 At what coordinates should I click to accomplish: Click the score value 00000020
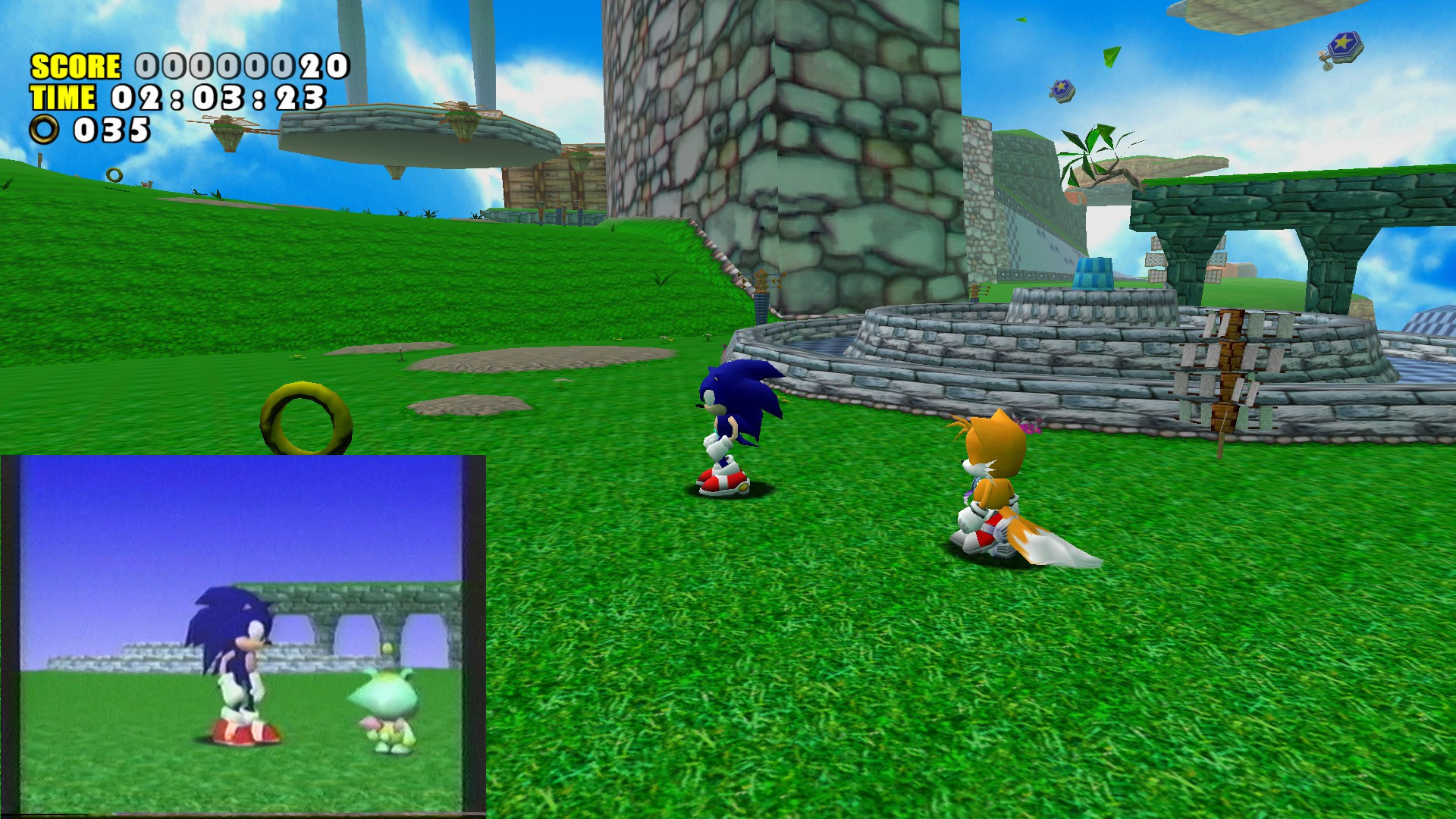(x=235, y=67)
